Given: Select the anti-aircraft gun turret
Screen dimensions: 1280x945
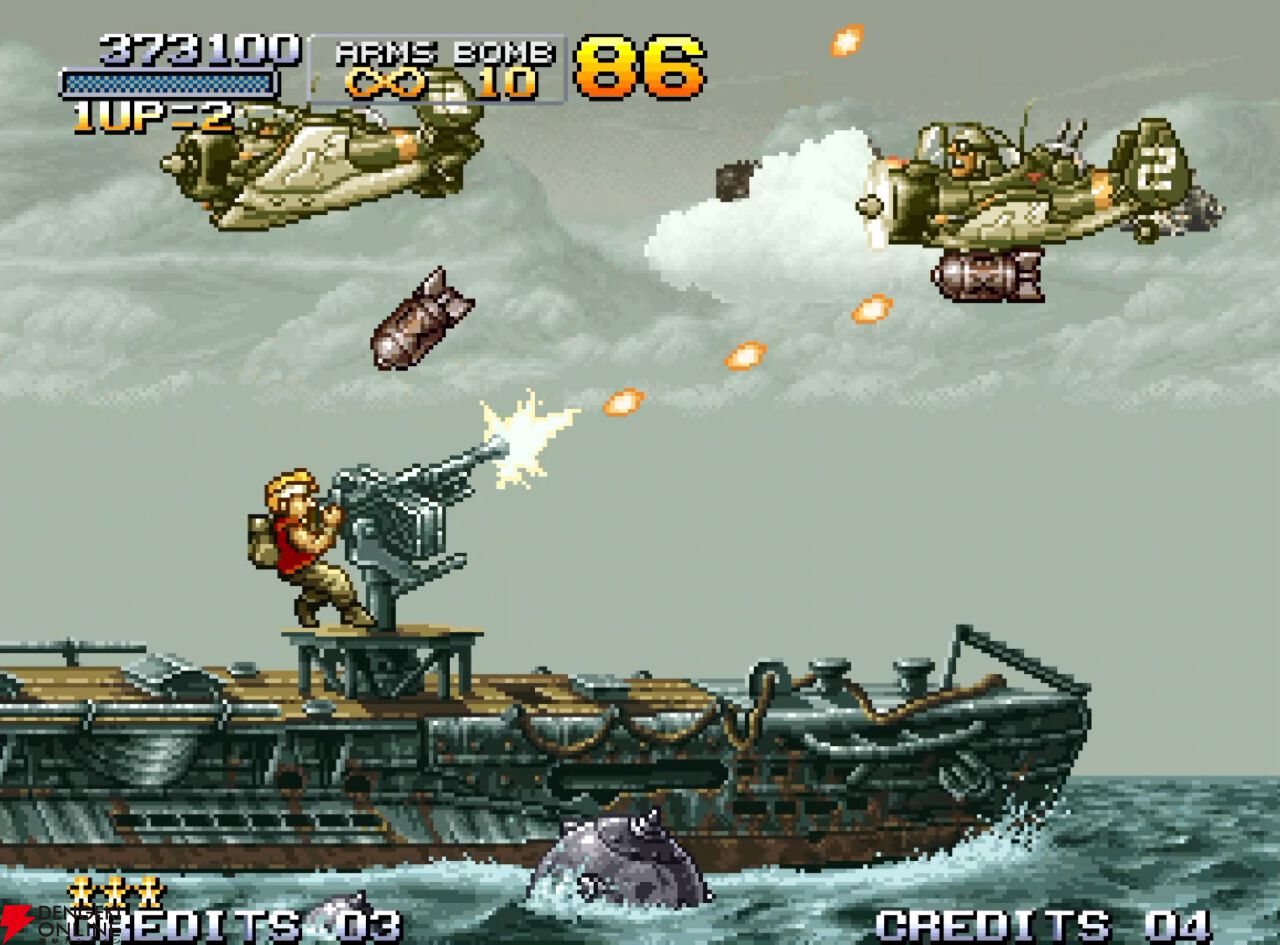Looking at the screenshot, I should click(x=410, y=530).
